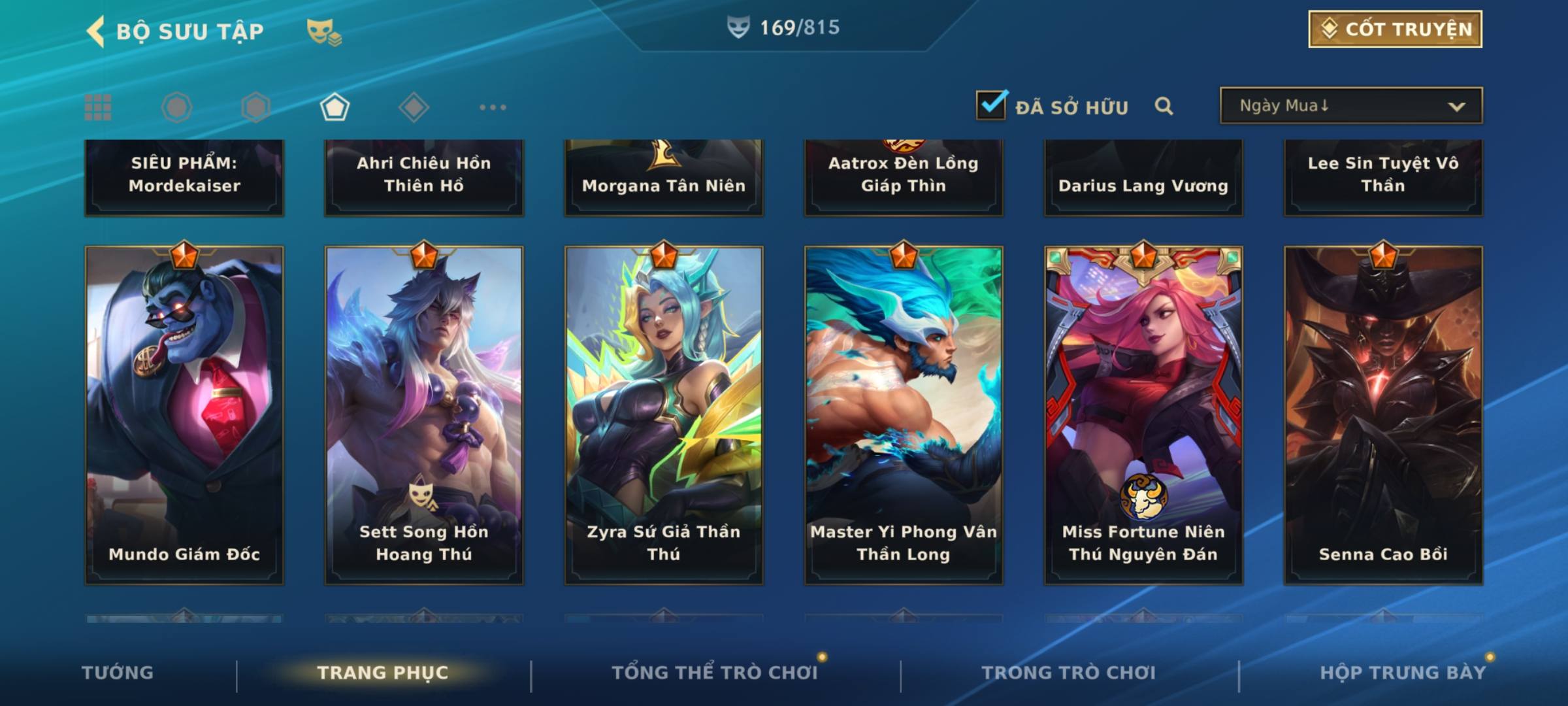Select the highlighted pentagon rarity filter
This screenshot has height=706, width=1568.
[x=335, y=107]
